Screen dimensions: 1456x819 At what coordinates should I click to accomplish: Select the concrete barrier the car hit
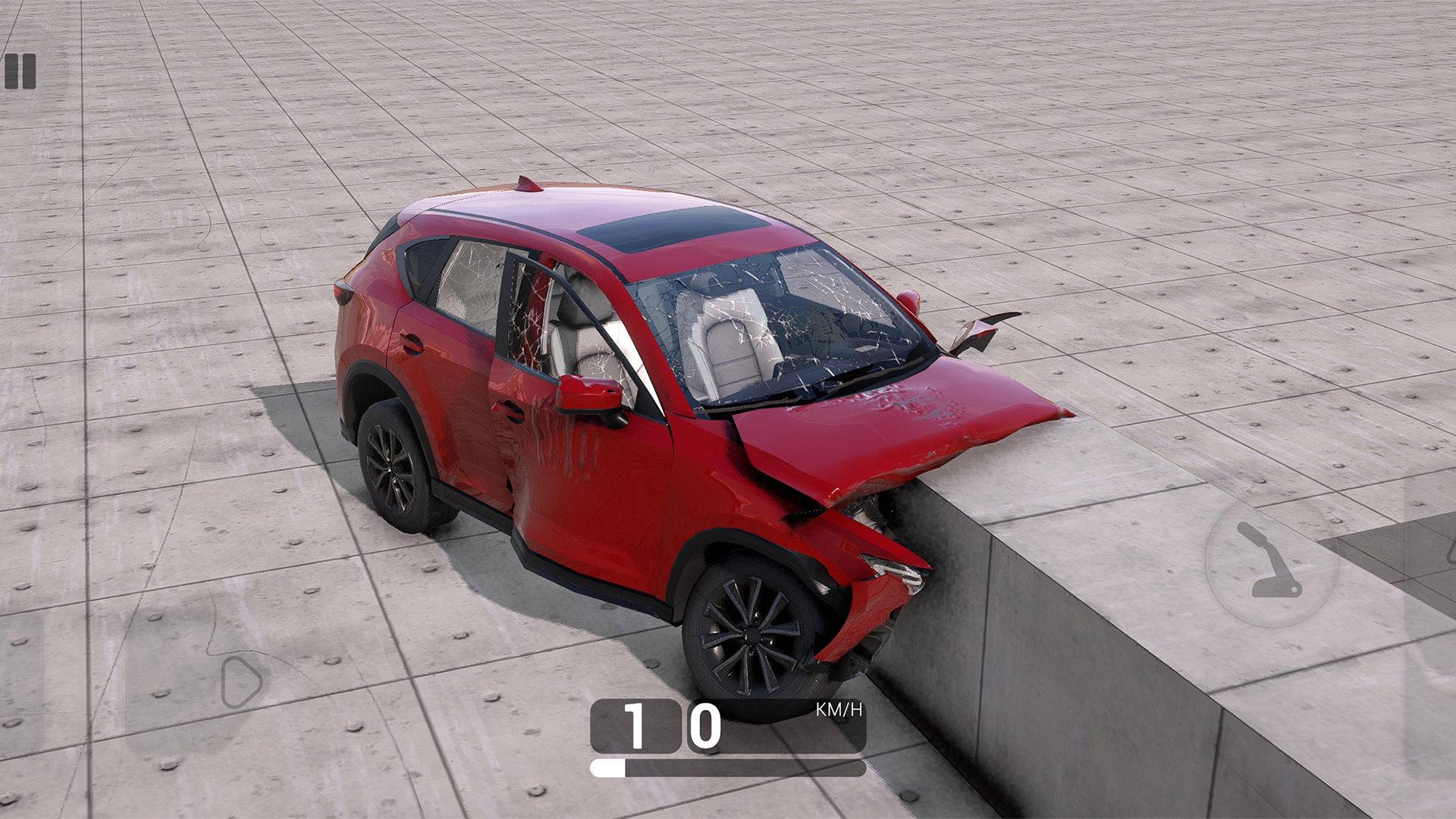click(x=1062, y=645)
